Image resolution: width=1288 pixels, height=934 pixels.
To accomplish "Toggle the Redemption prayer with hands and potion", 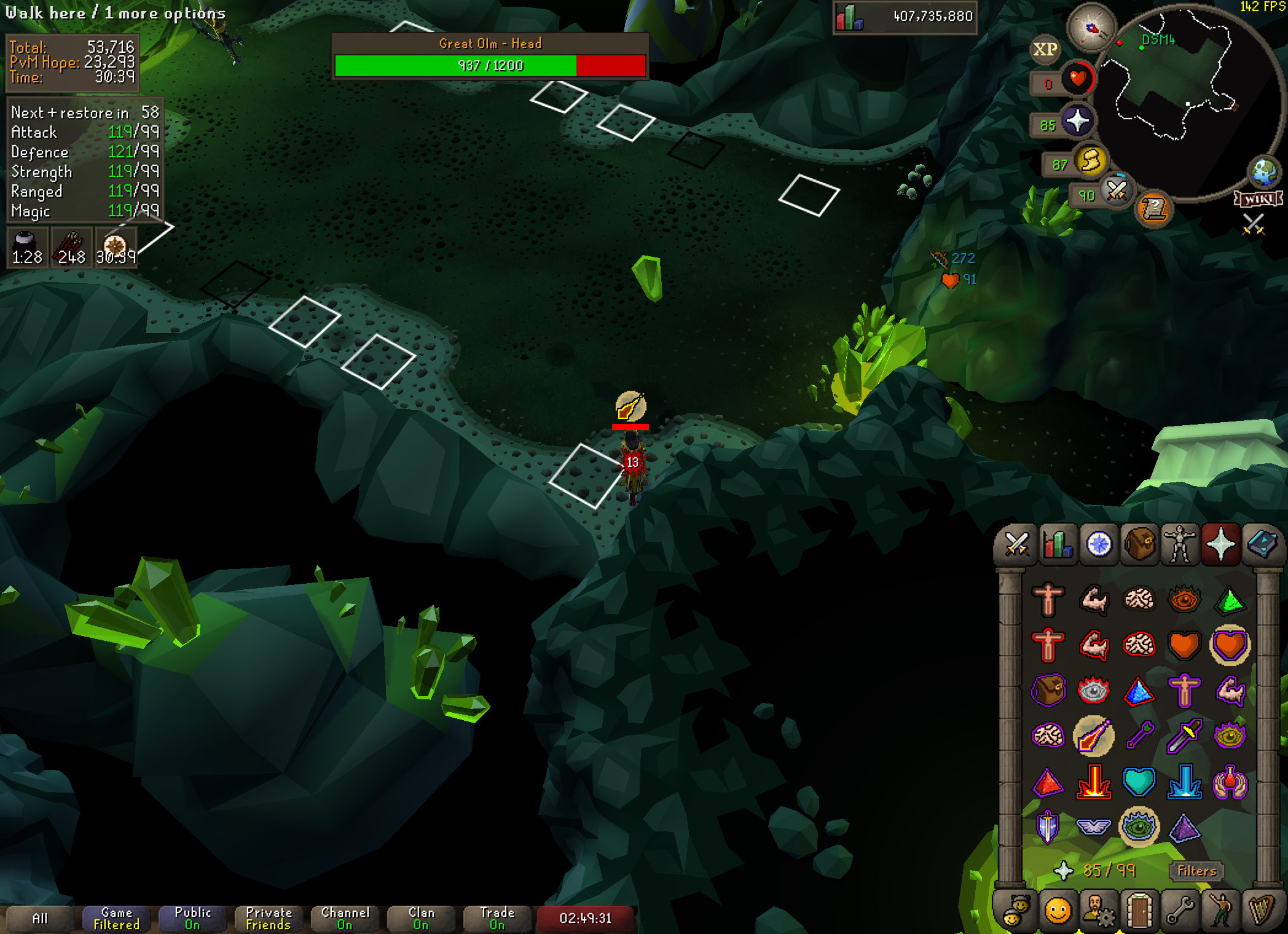I will (x=1230, y=782).
